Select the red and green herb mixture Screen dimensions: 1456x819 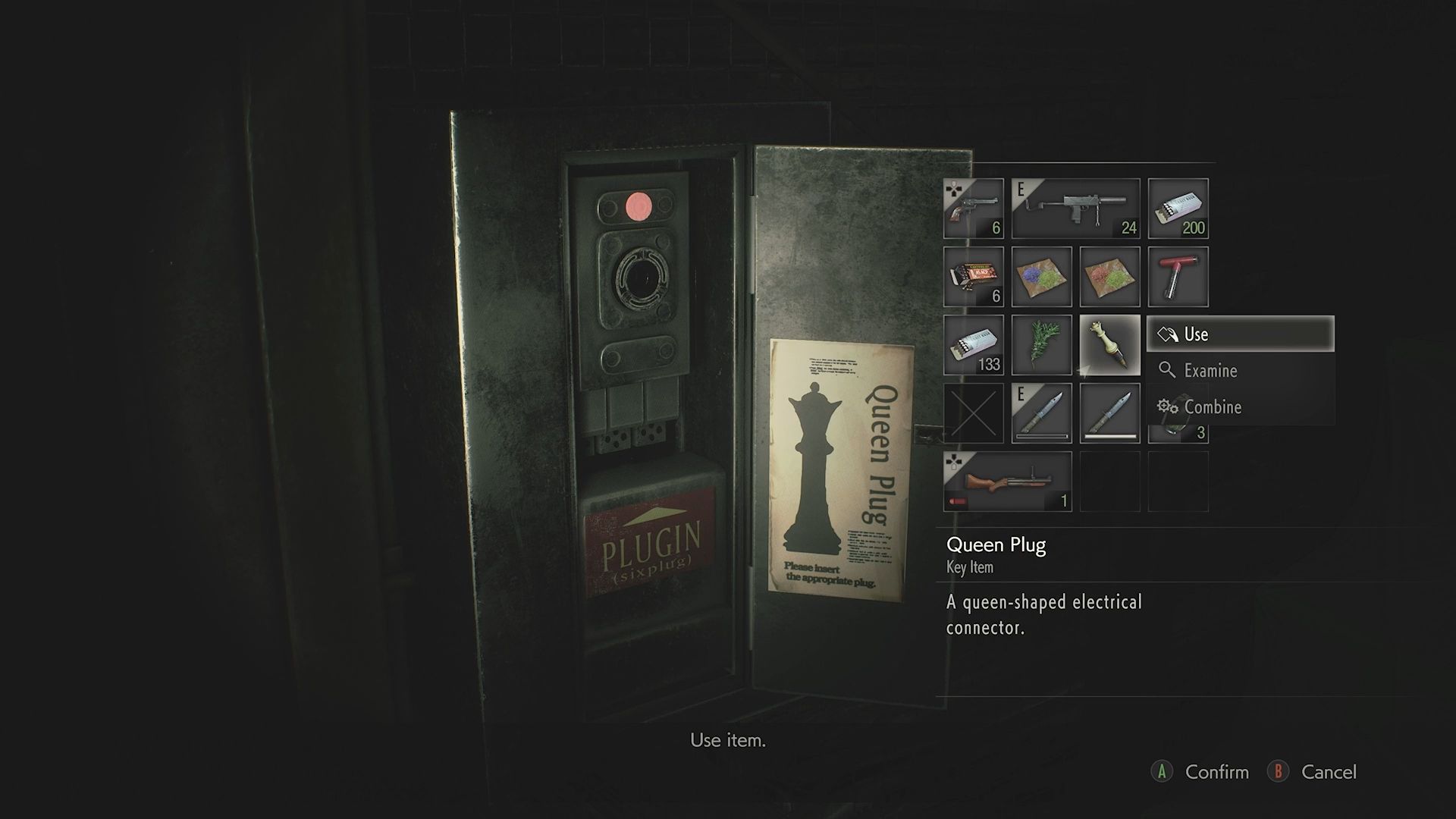coord(1109,277)
